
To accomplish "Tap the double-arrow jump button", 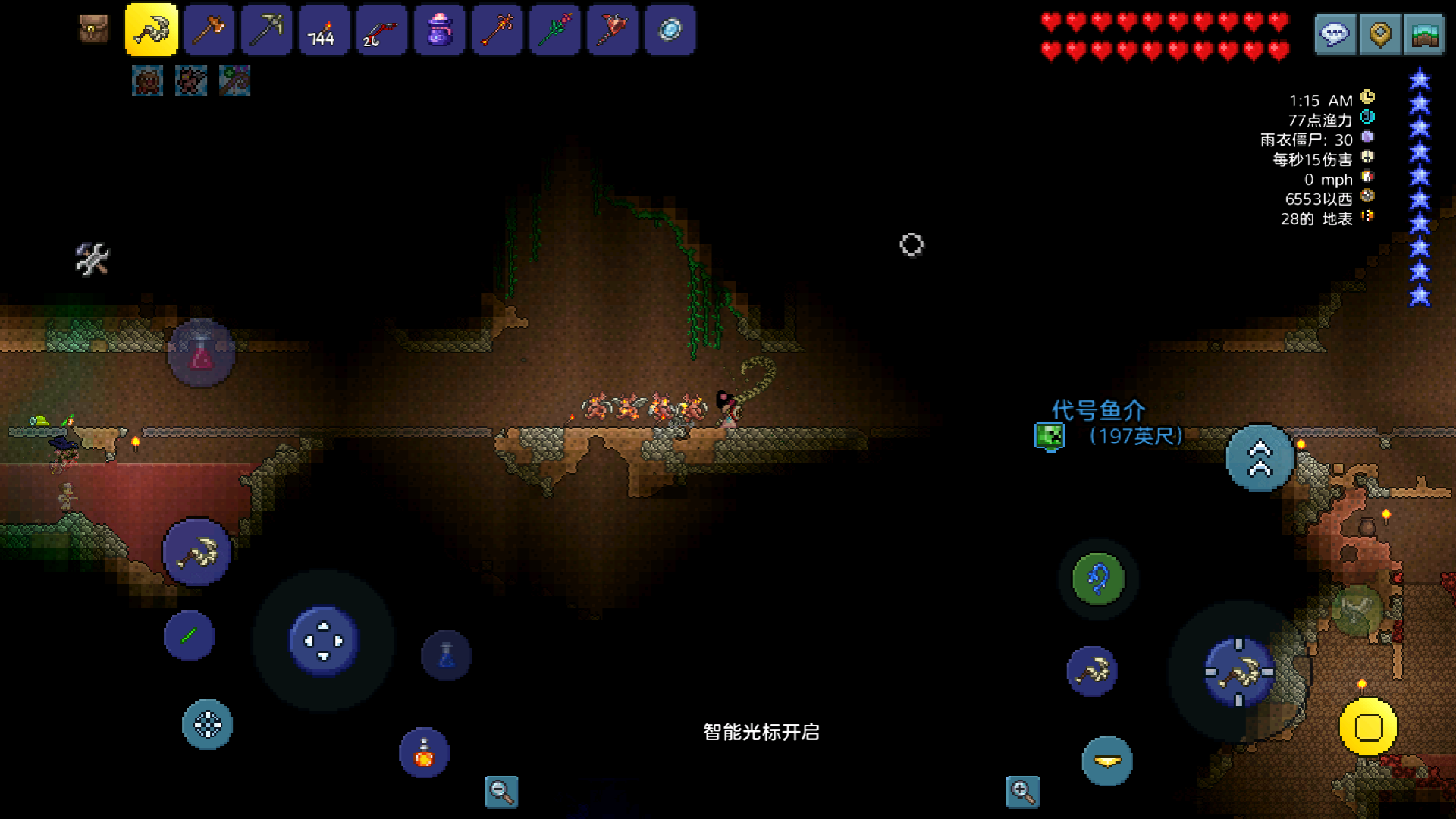I will tap(1260, 458).
